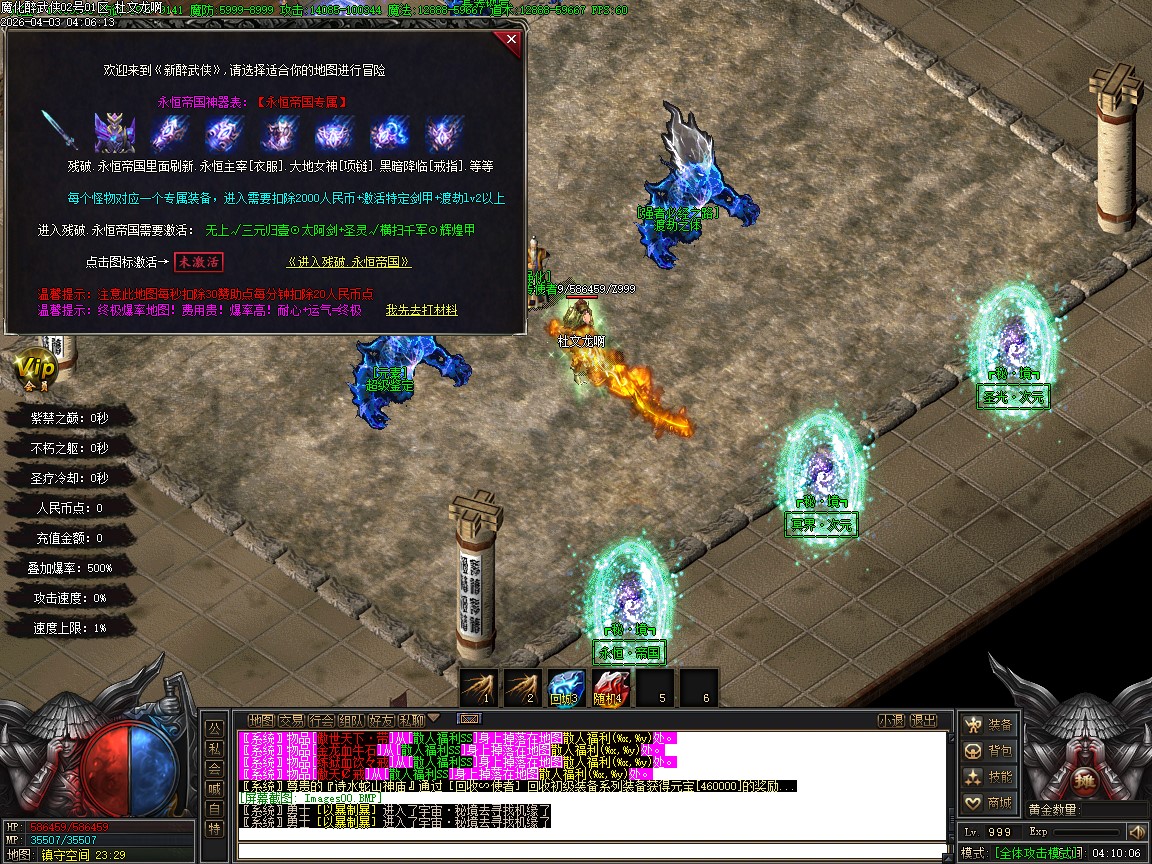Image resolution: width=1152 pixels, height=864 pixels.
Task: Click the red 未激活 activation button
Action: tap(198, 262)
